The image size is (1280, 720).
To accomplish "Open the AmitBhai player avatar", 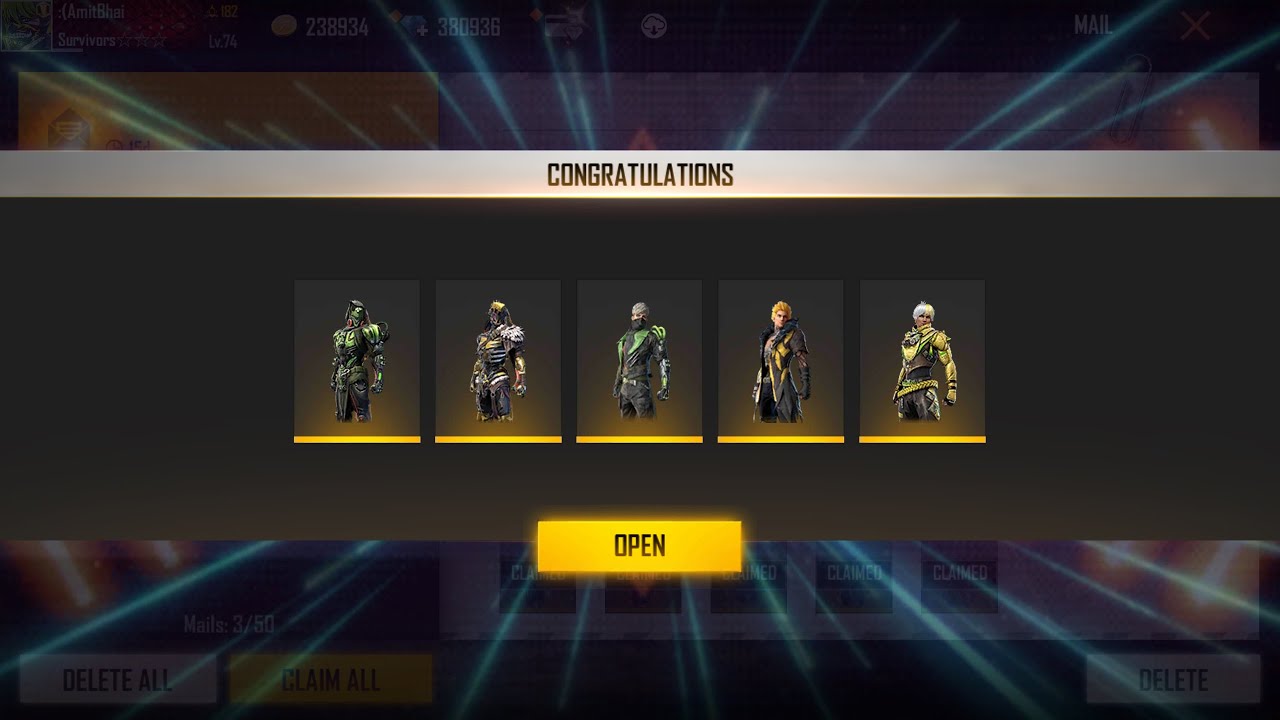I will click(x=24, y=26).
